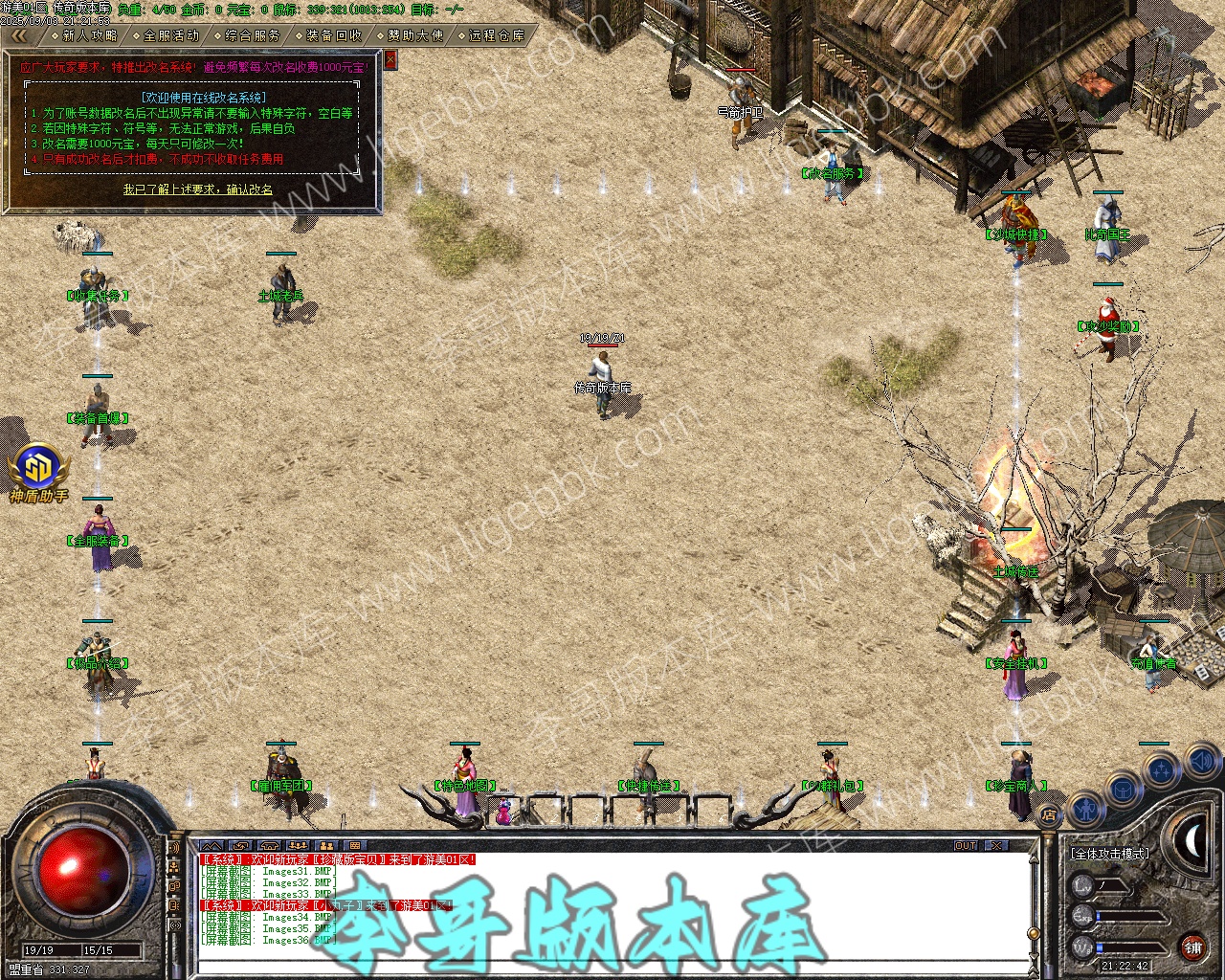Open the 全服活动 menu
Viewport: 1225px width, 980px height.
pos(171,35)
